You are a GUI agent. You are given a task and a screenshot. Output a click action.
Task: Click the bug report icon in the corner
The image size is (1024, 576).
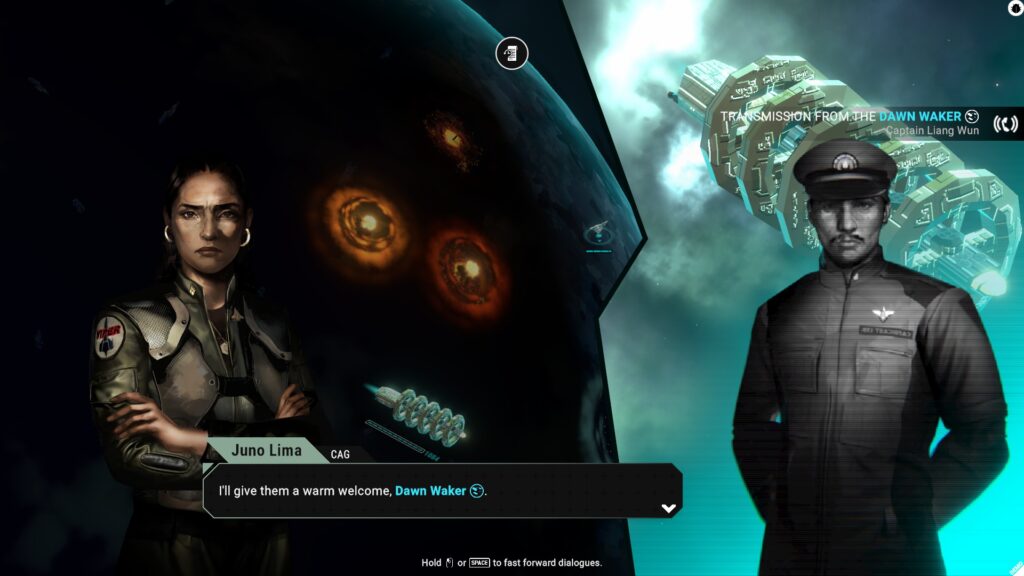(x=1016, y=8)
